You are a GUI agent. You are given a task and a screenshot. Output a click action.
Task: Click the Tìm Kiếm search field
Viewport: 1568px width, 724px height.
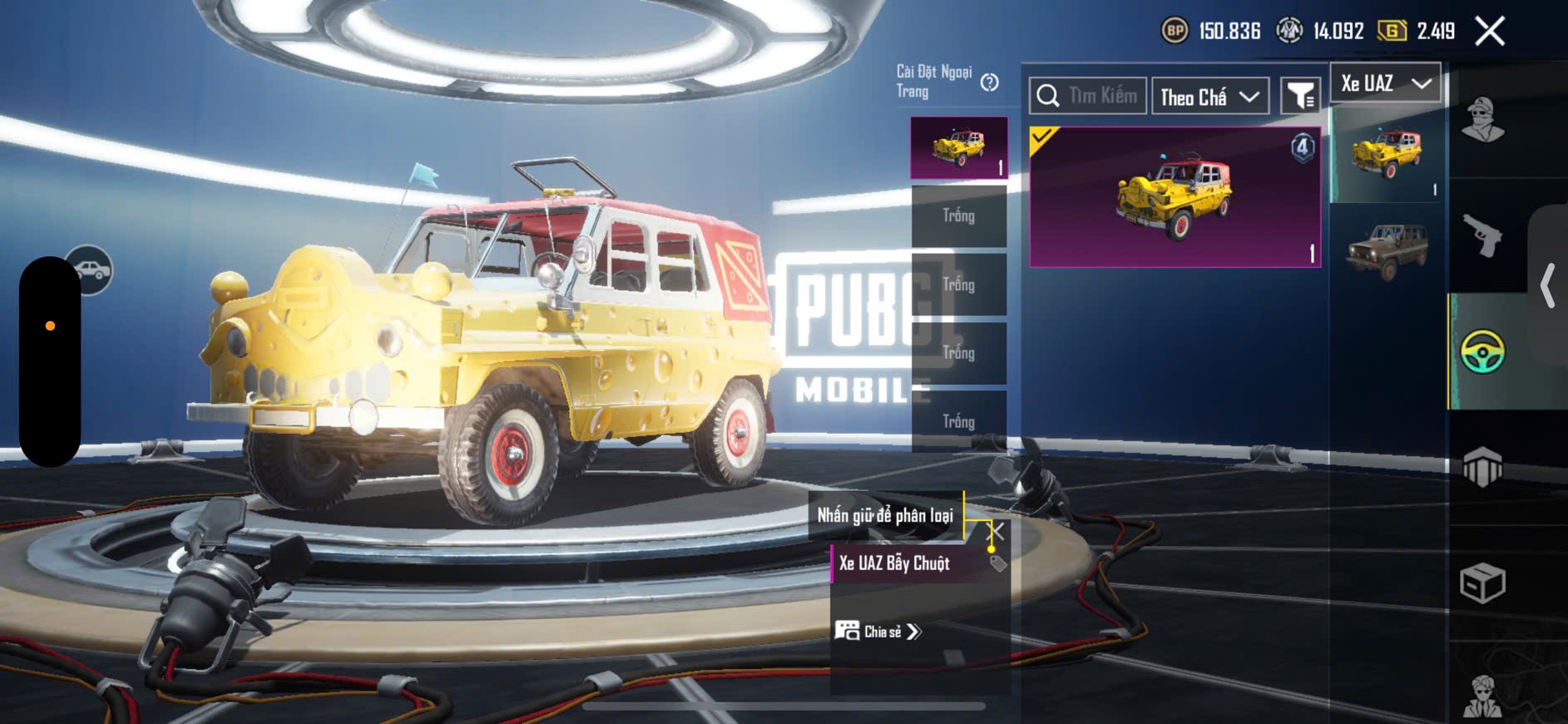point(1088,96)
